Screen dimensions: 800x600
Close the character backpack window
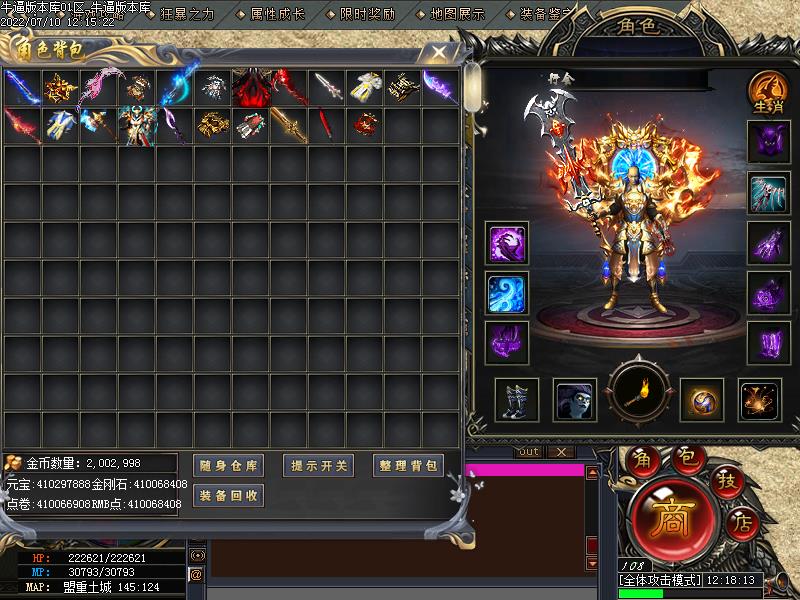click(438, 51)
